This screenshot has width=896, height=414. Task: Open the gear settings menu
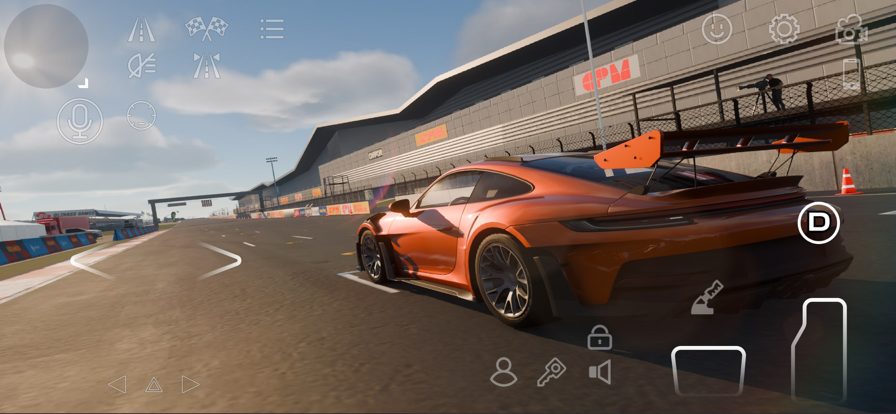784,29
